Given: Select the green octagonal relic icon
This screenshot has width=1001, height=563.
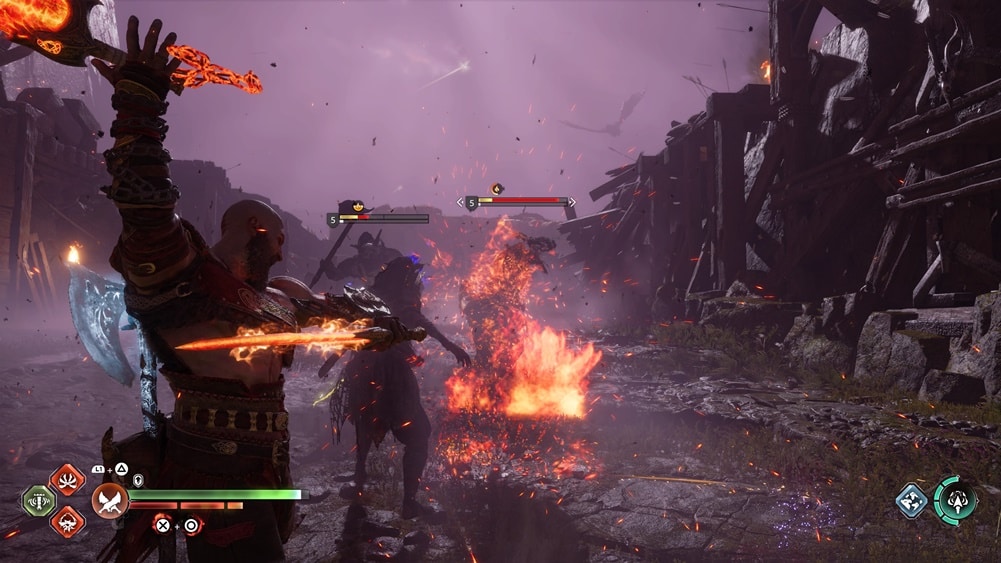Looking at the screenshot, I should (38, 500).
